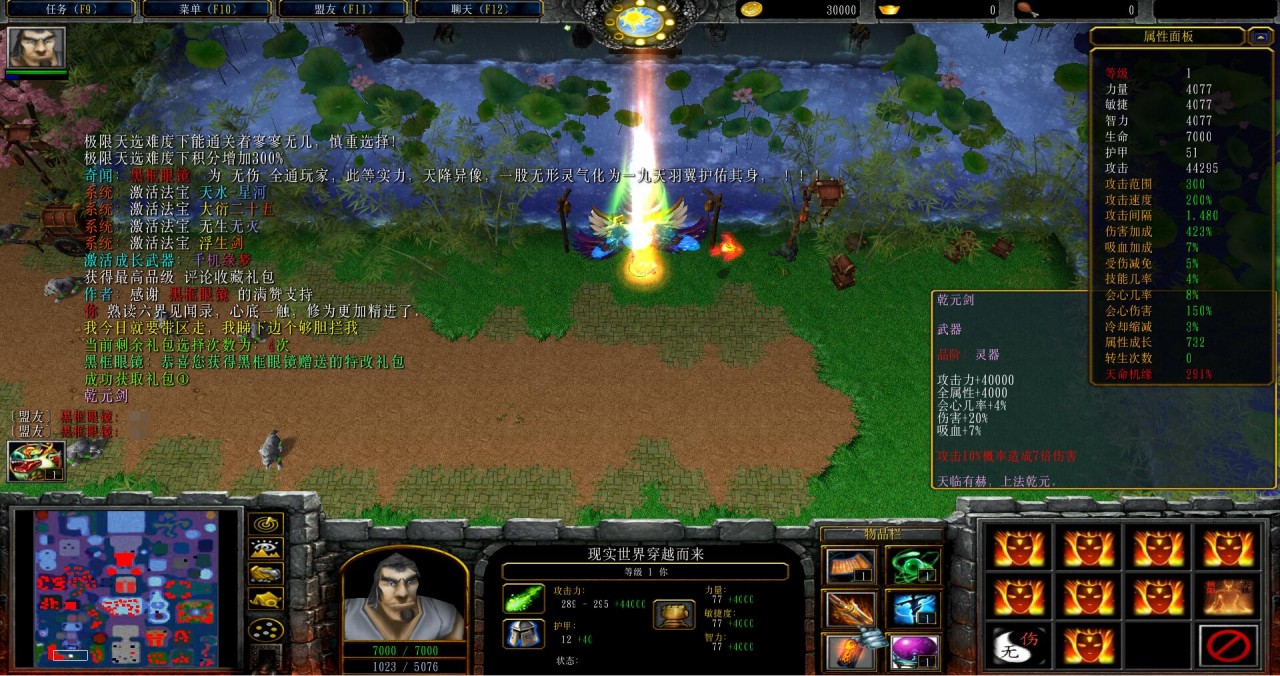Toggle the minimap ally color mode button
This screenshot has height=676, width=1280.
265,573
